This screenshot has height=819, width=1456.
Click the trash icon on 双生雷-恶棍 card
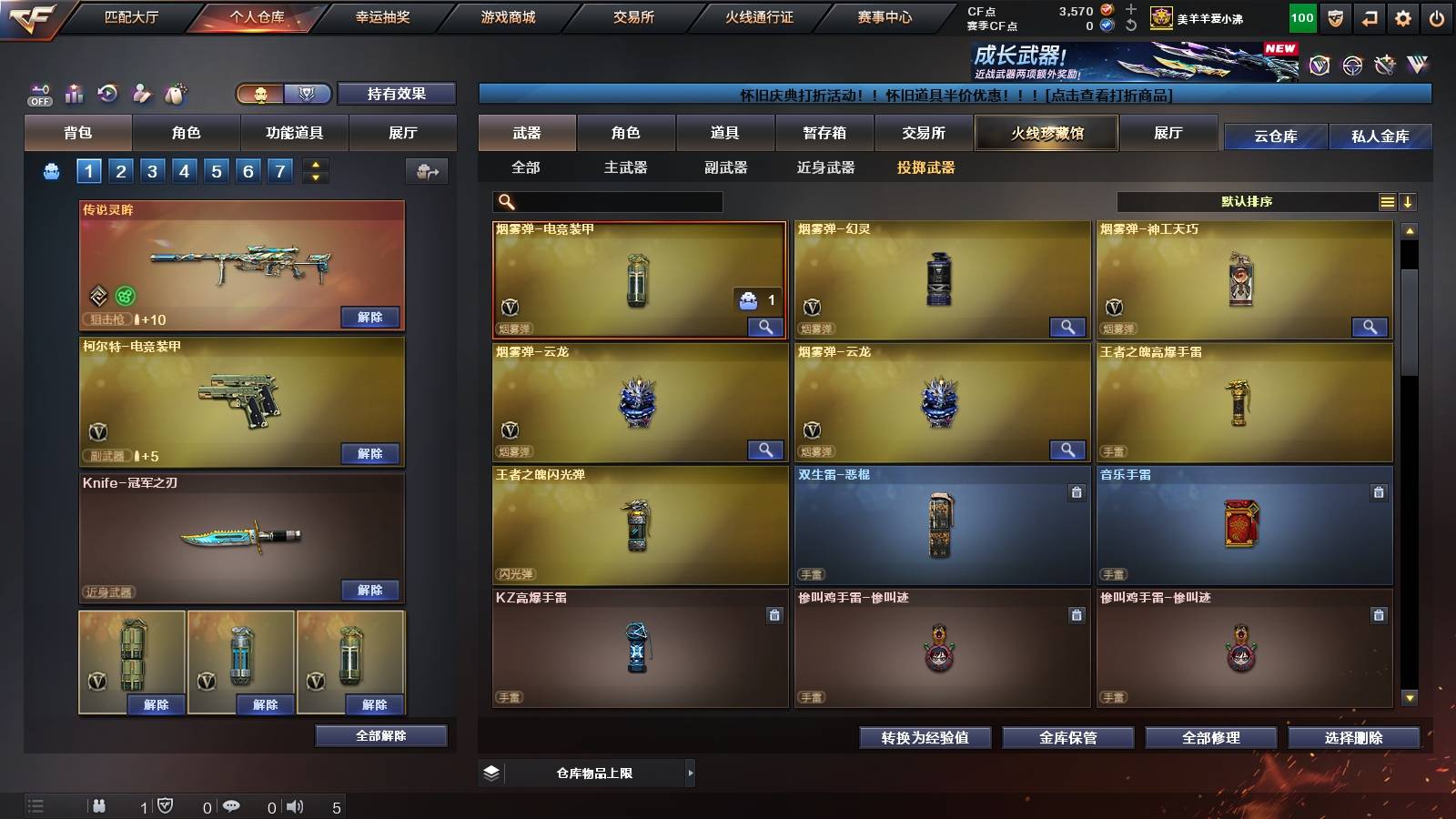click(1075, 491)
